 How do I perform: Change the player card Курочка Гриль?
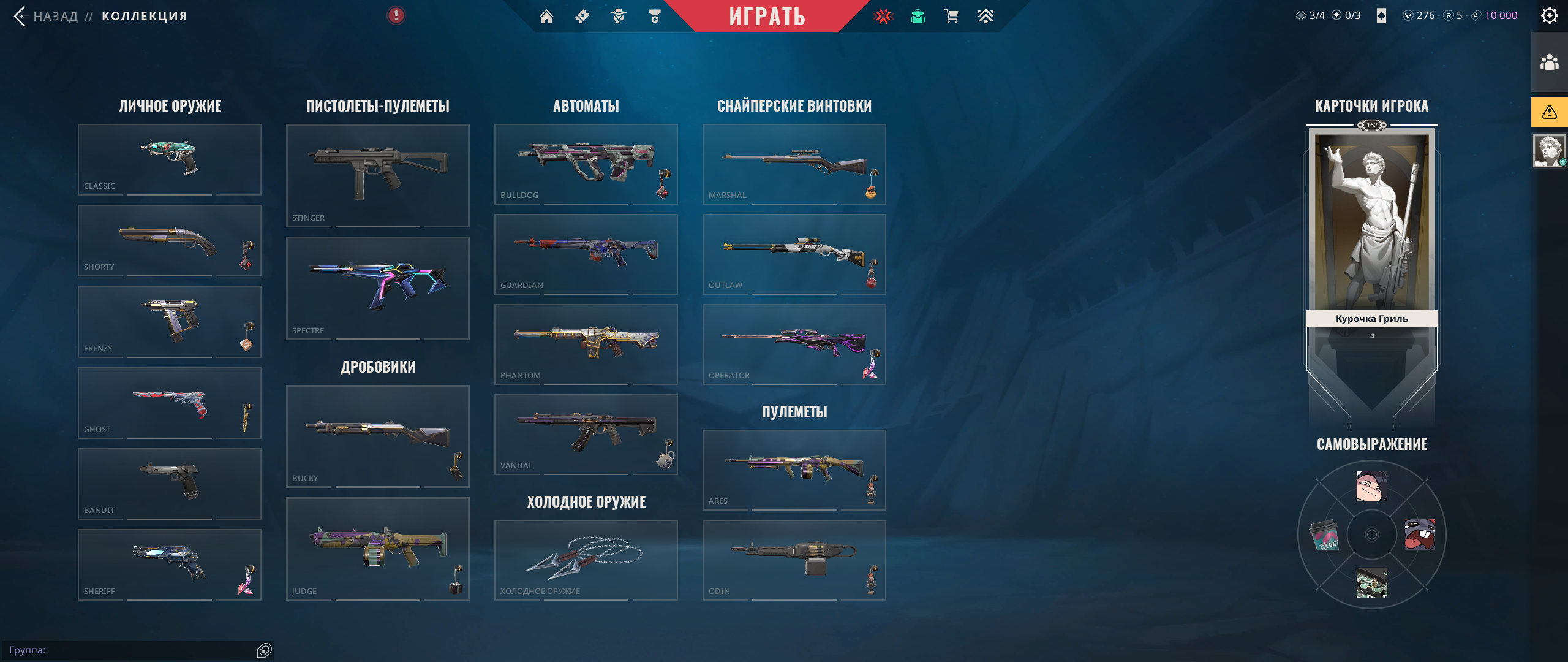1372,245
